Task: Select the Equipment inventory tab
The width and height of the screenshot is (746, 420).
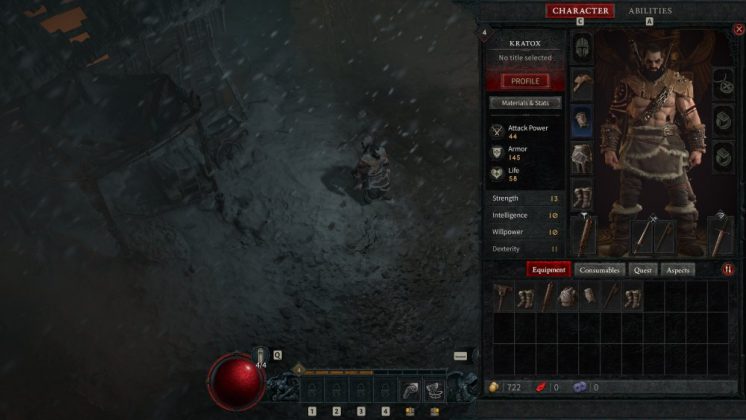Action: coord(549,270)
